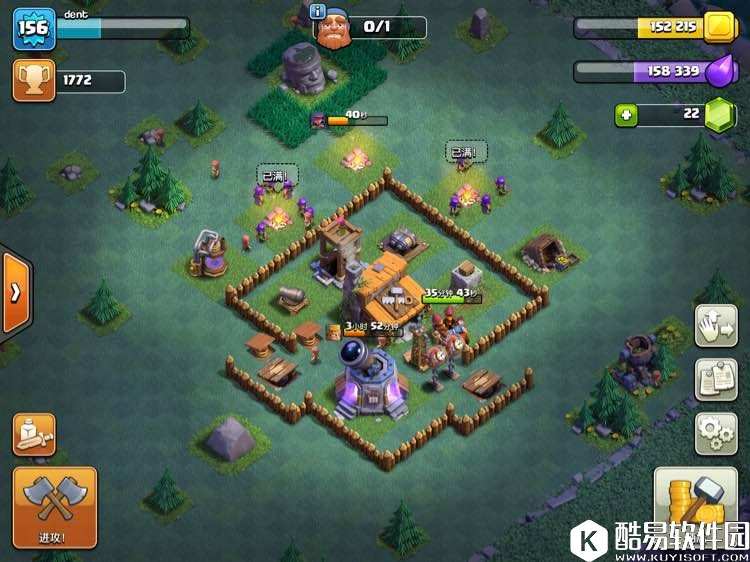Image resolution: width=750 pixels, height=562 pixels.
Task: Open the pinned notes news button
Action: tap(716, 380)
